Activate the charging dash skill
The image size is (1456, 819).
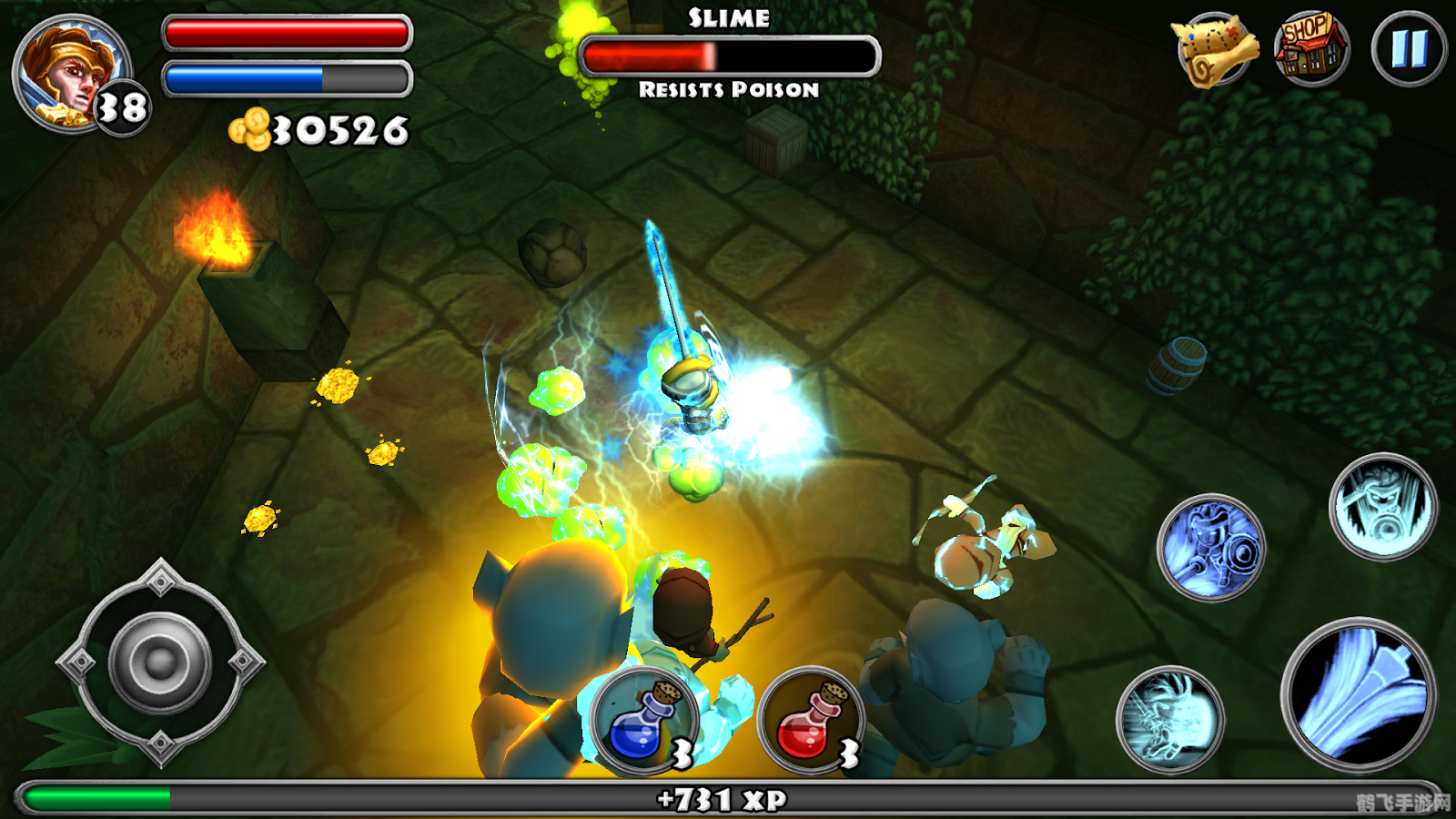point(1170,719)
